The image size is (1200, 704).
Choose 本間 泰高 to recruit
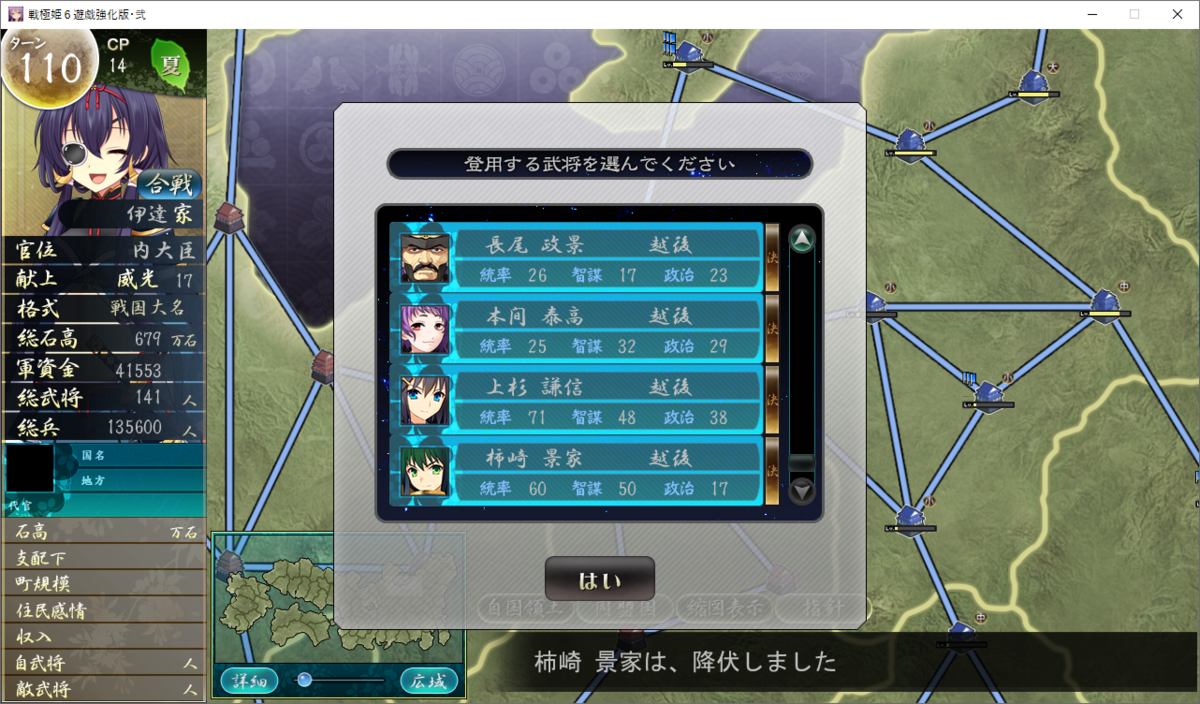pyautogui.click(x=580, y=330)
